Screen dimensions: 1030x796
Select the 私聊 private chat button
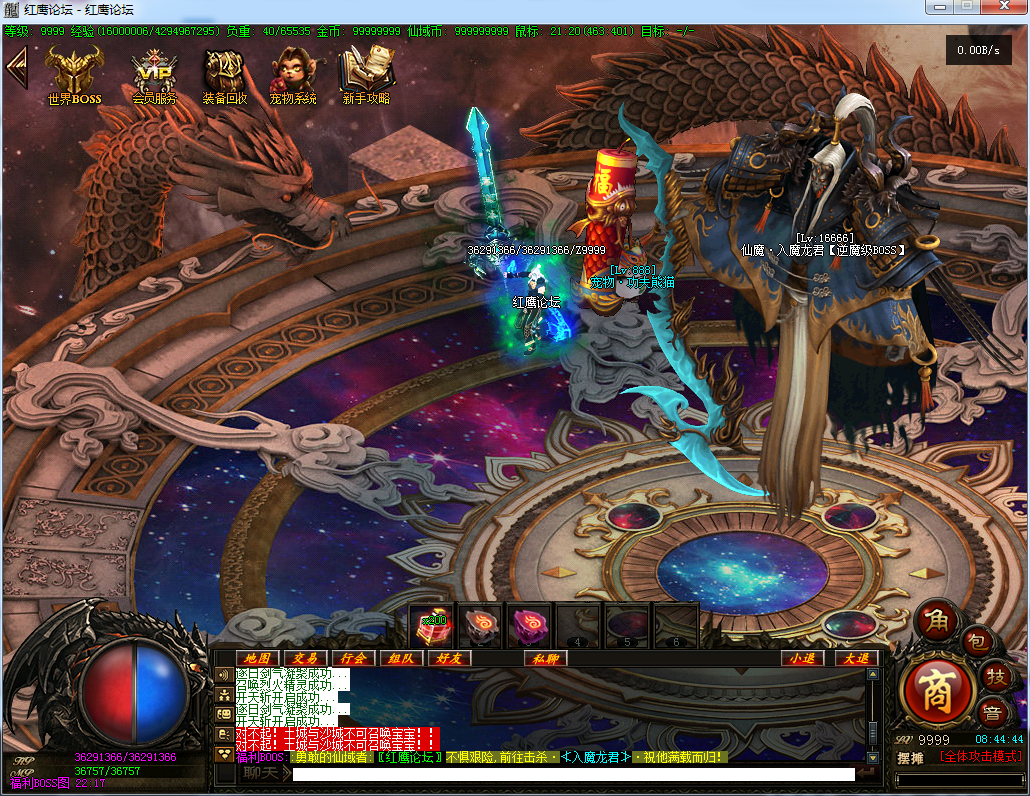pos(546,658)
